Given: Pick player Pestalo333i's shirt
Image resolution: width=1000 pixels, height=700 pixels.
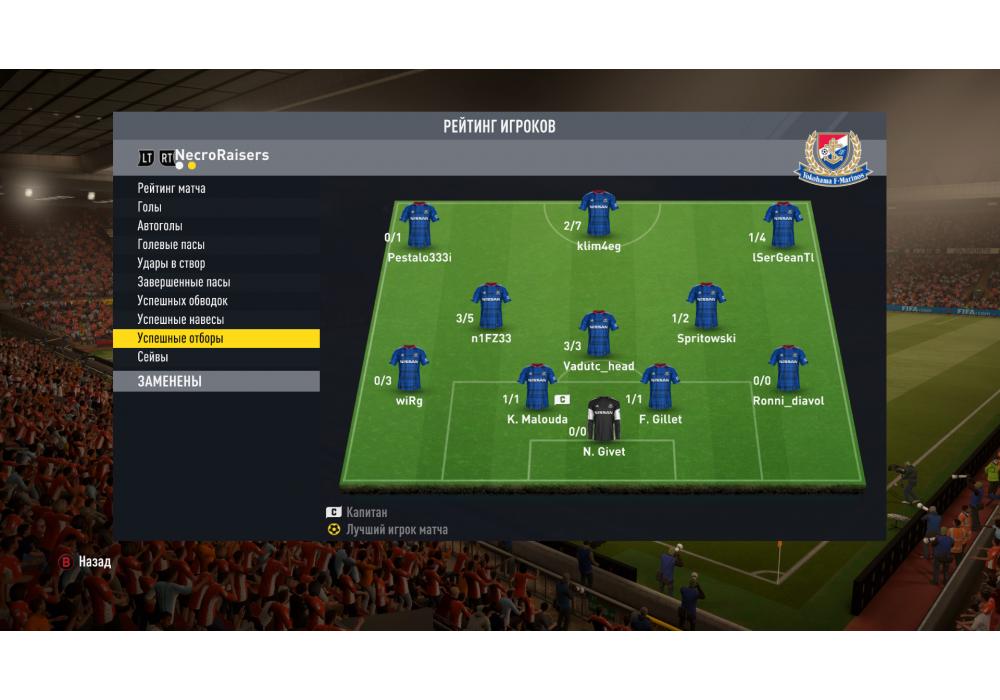Looking at the screenshot, I should 419,225.
